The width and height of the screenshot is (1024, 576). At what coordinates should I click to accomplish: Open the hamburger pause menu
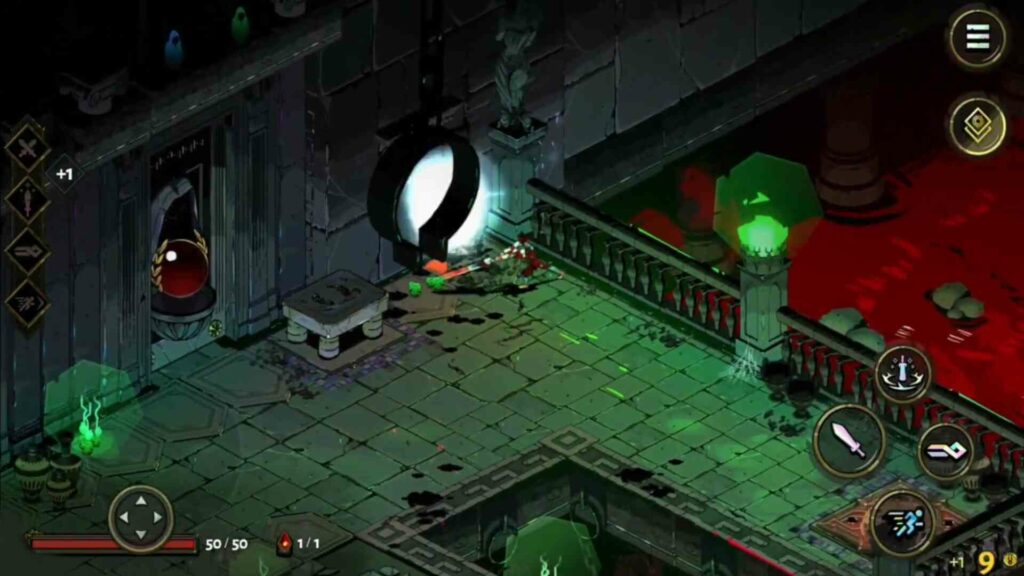pos(977,37)
